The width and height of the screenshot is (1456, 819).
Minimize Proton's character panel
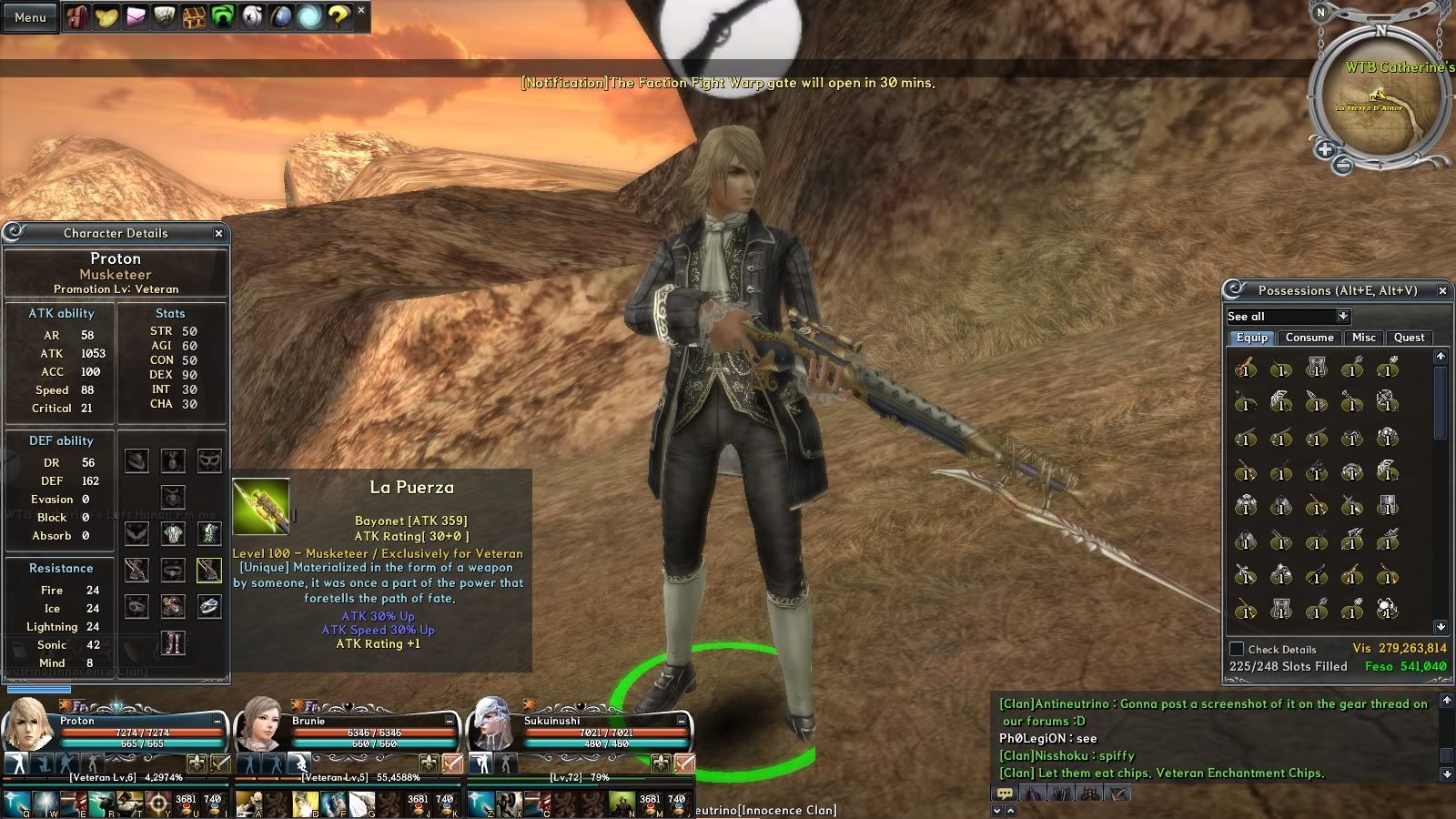[x=217, y=720]
